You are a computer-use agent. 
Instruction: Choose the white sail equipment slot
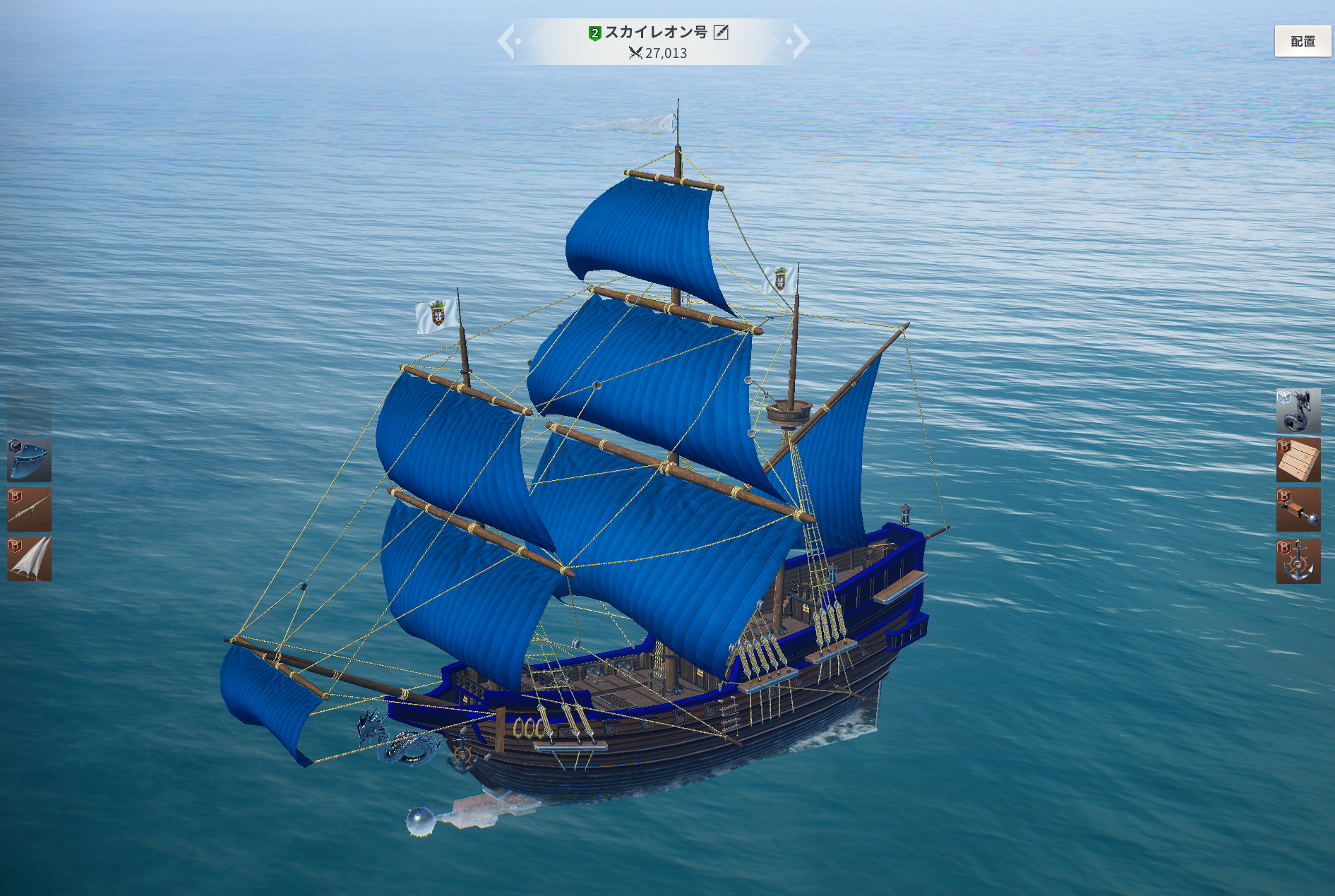click(29, 558)
